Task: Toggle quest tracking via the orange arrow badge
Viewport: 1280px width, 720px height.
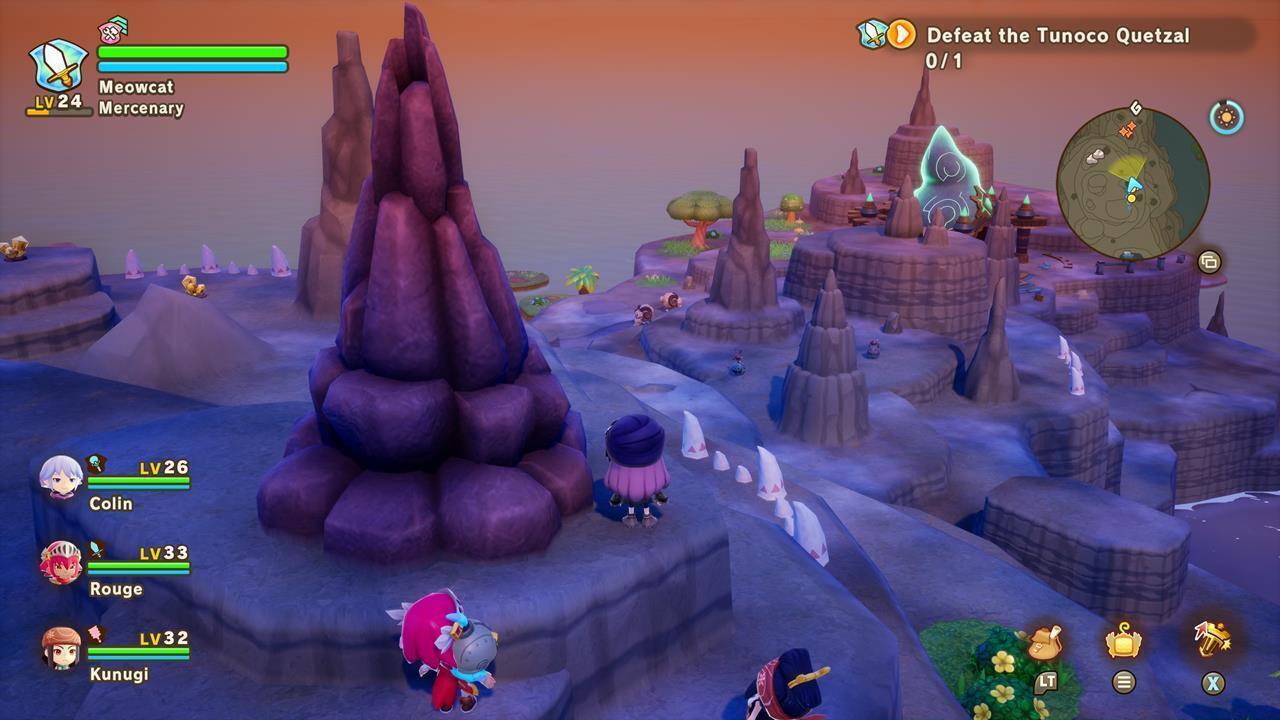Action: pyautogui.click(x=899, y=35)
